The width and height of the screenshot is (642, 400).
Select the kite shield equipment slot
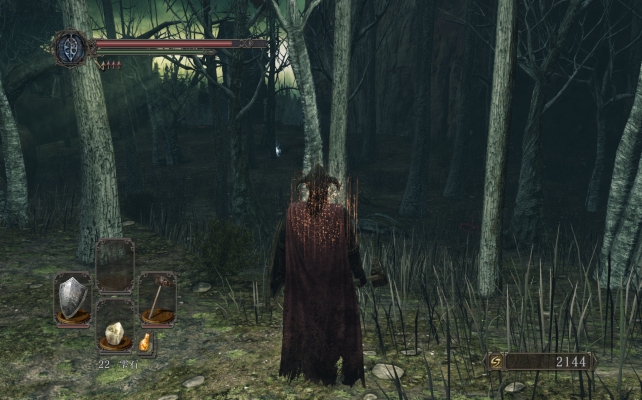tap(72, 299)
